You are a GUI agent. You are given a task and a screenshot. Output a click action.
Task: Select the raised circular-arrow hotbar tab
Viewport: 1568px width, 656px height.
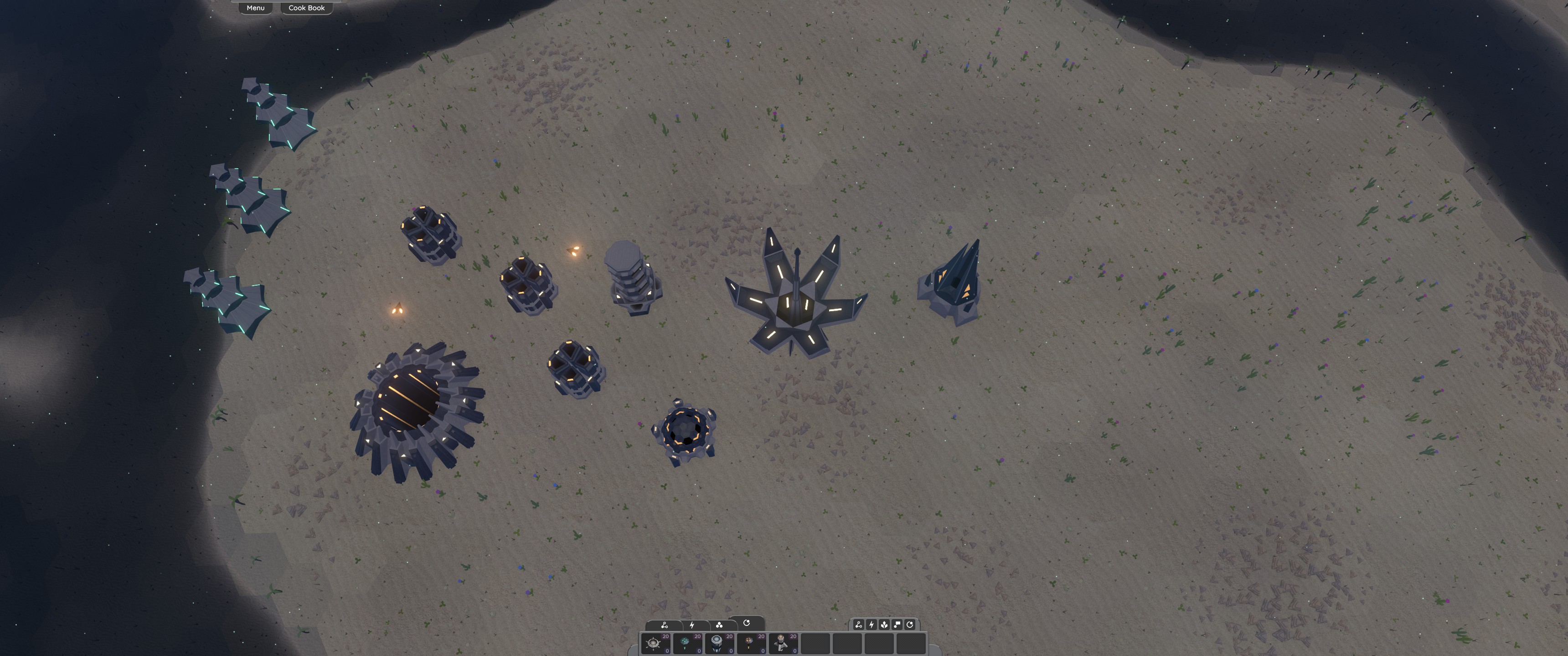pyautogui.click(x=746, y=623)
